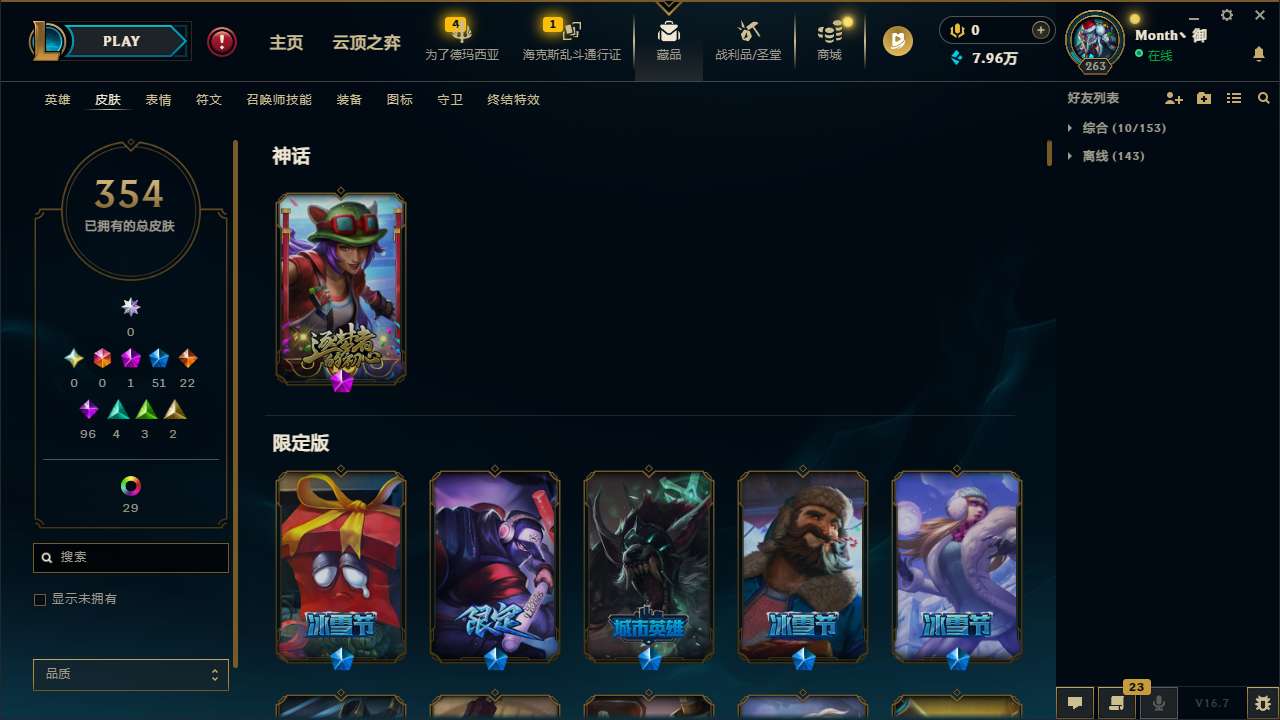The width and height of the screenshot is (1280, 720).
Task: Toggle the friends list view mode
Action: pos(1234,98)
